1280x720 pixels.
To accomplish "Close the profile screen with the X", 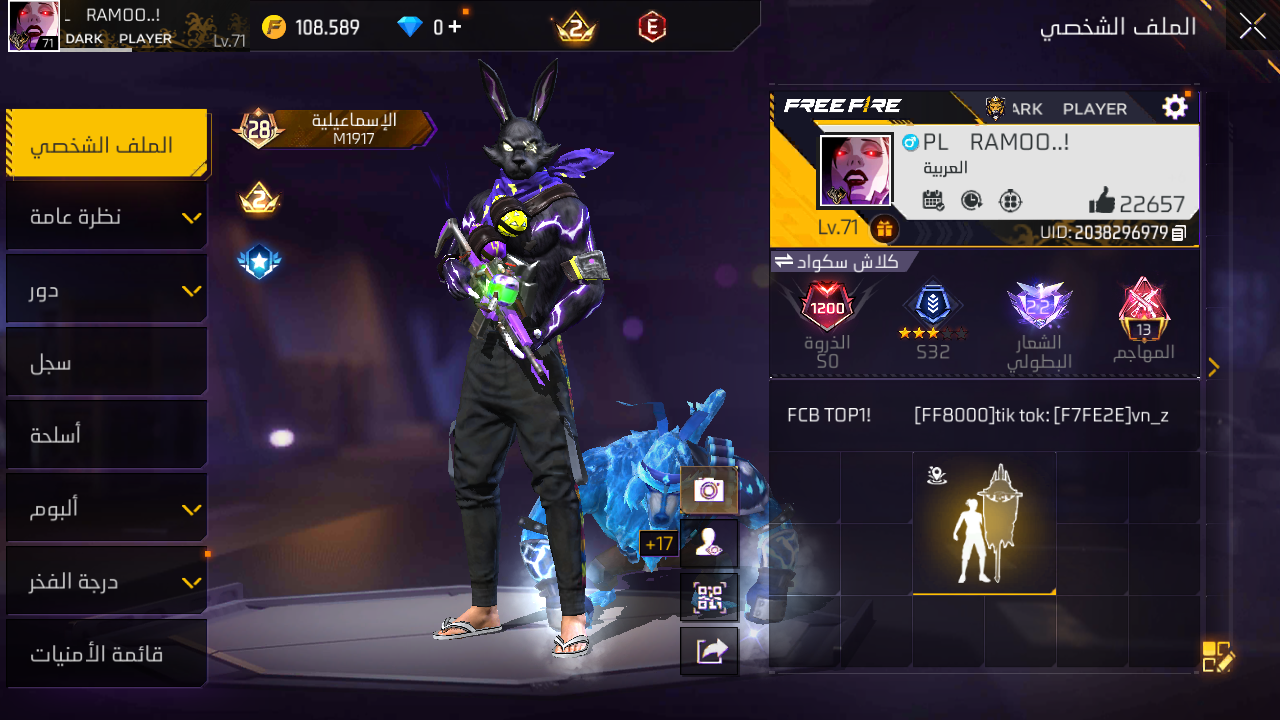I will click(x=1252, y=27).
